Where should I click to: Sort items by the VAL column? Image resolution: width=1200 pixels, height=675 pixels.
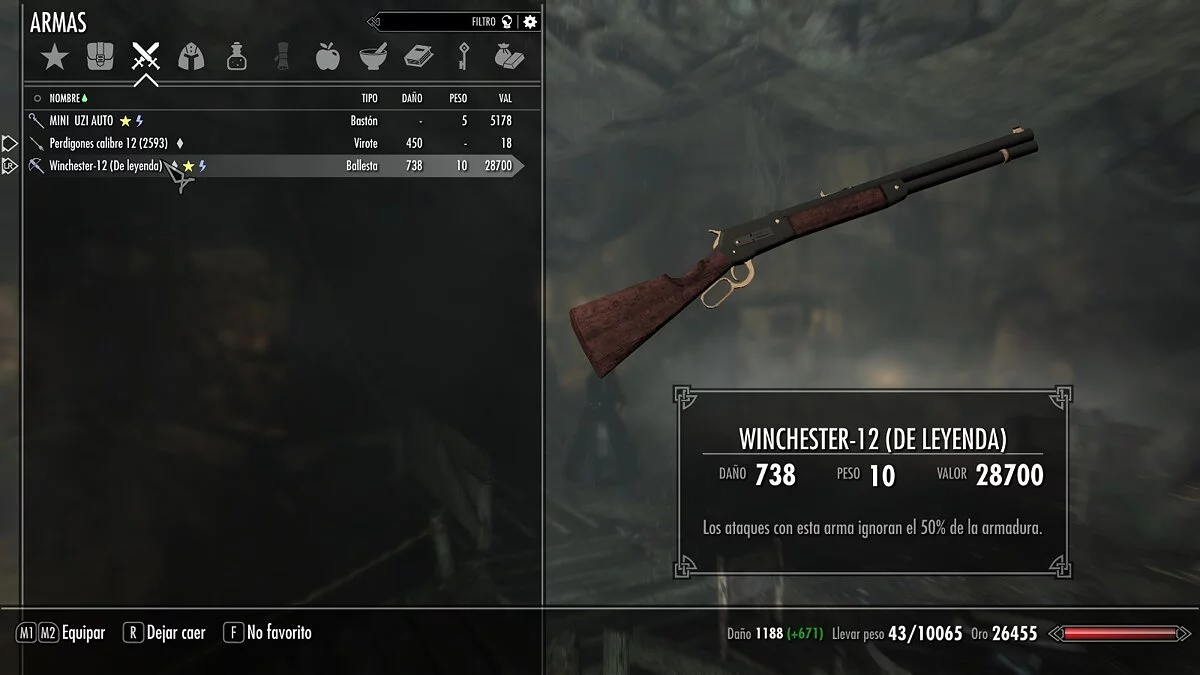tap(505, 98)
